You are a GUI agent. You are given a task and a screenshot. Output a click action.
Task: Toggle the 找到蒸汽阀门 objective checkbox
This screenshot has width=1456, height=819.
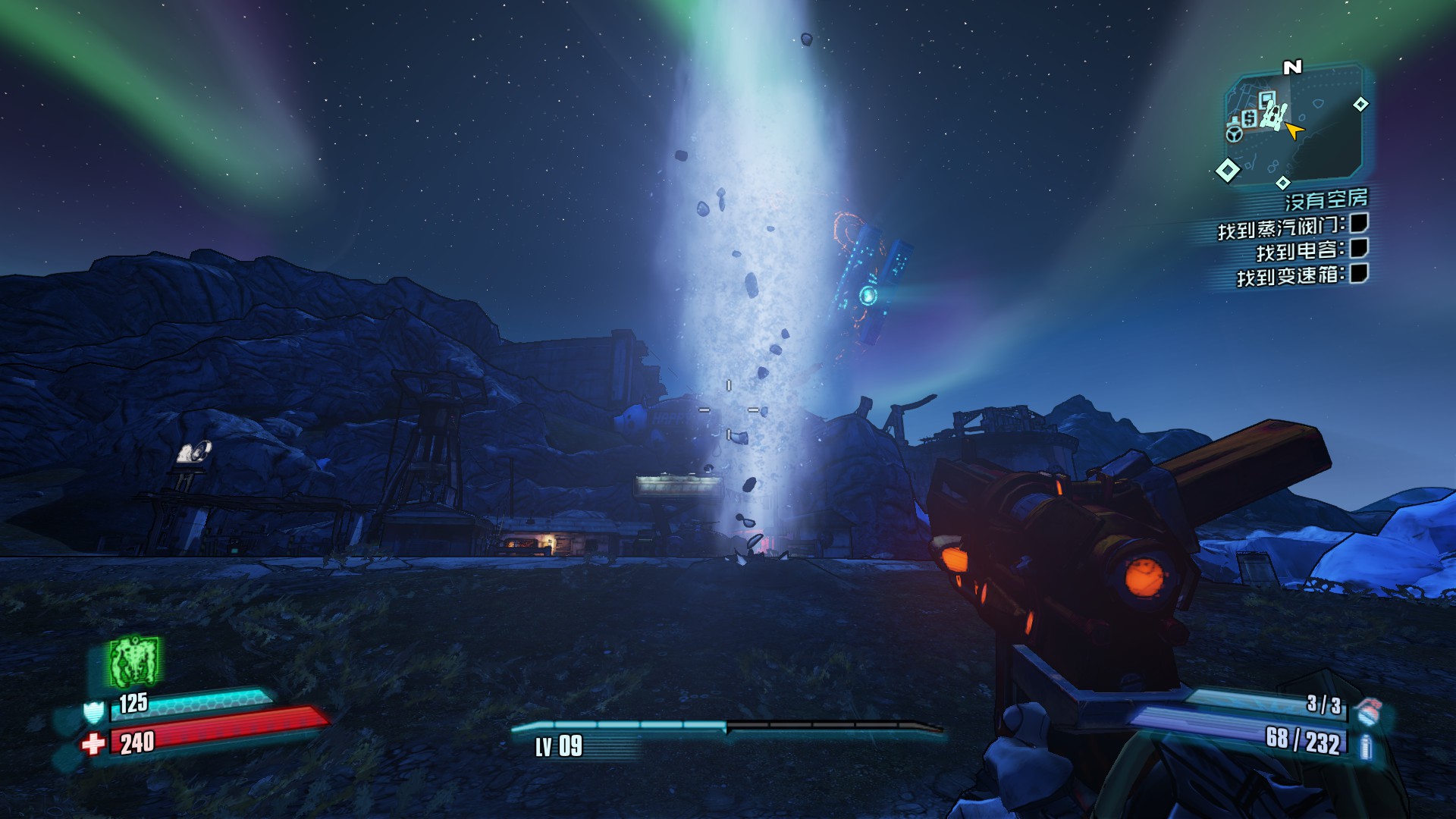[1359, 223]
